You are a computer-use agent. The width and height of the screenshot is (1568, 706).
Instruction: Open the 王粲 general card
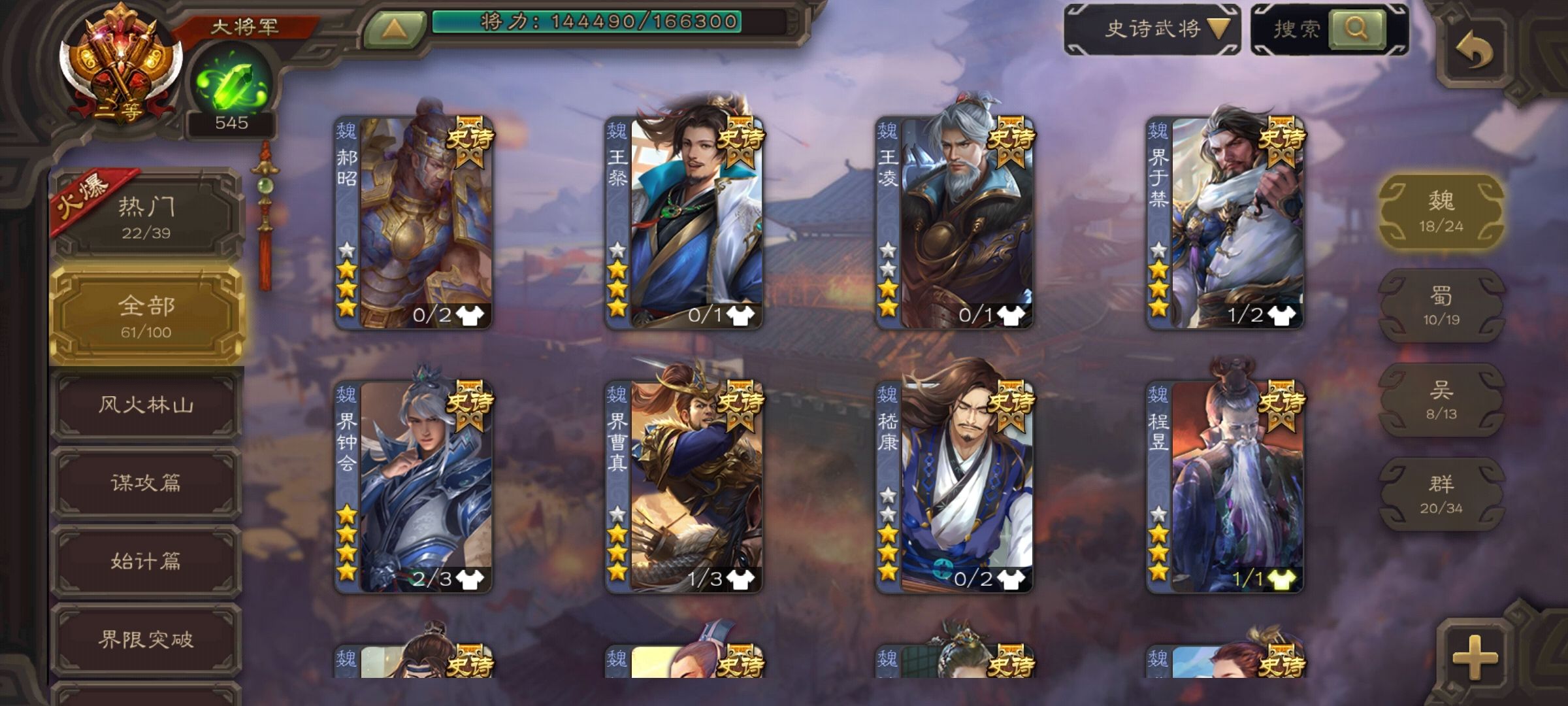pos(683,222)
